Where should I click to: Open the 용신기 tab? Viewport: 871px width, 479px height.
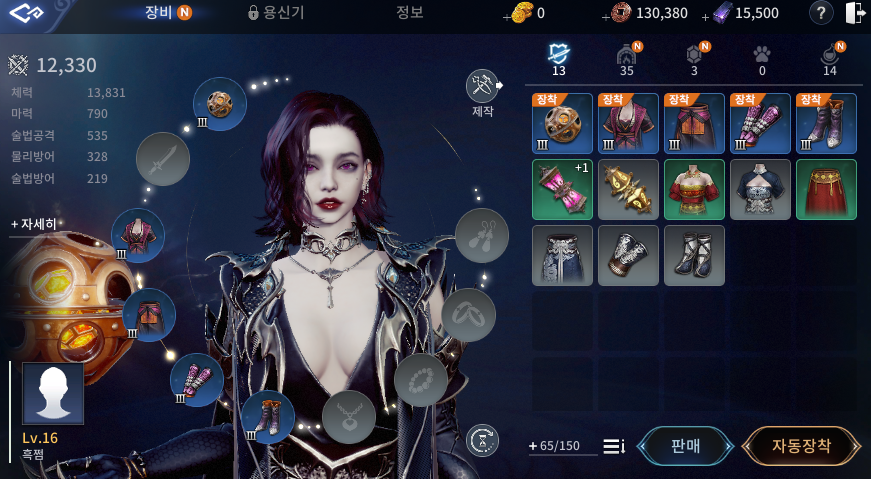tap(276, 13)
